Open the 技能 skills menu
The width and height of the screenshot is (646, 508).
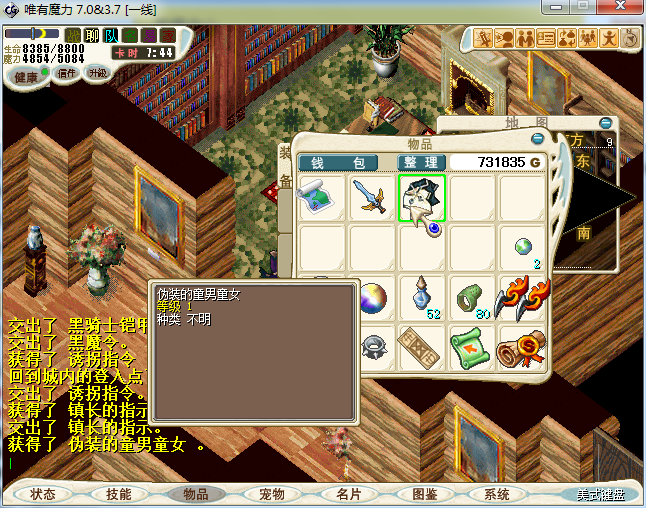(119, 494)
